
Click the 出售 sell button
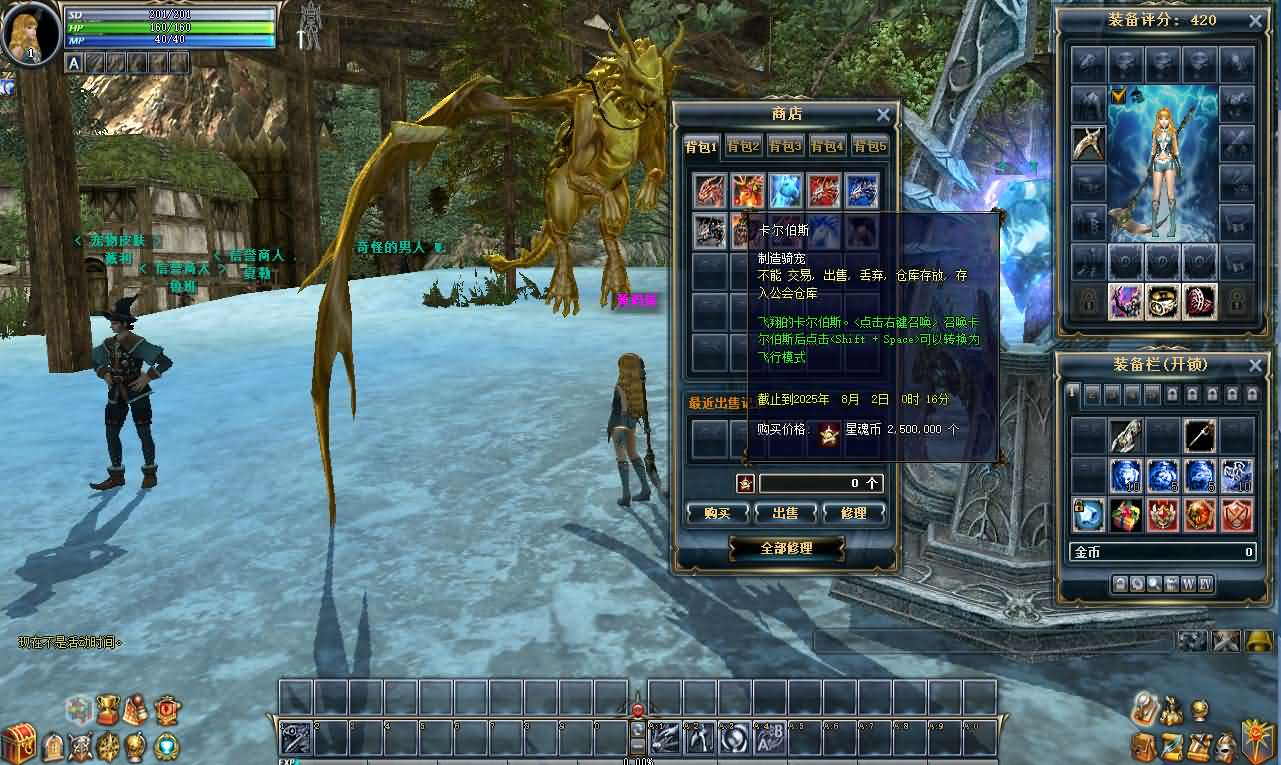(785, 513)
